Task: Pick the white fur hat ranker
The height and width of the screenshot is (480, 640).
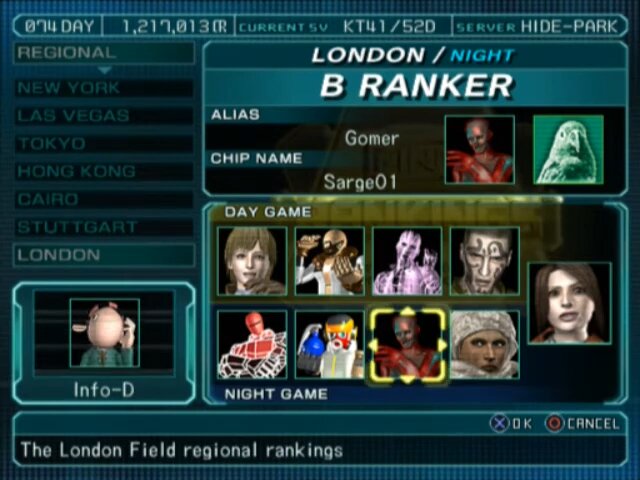Action: 484,344
